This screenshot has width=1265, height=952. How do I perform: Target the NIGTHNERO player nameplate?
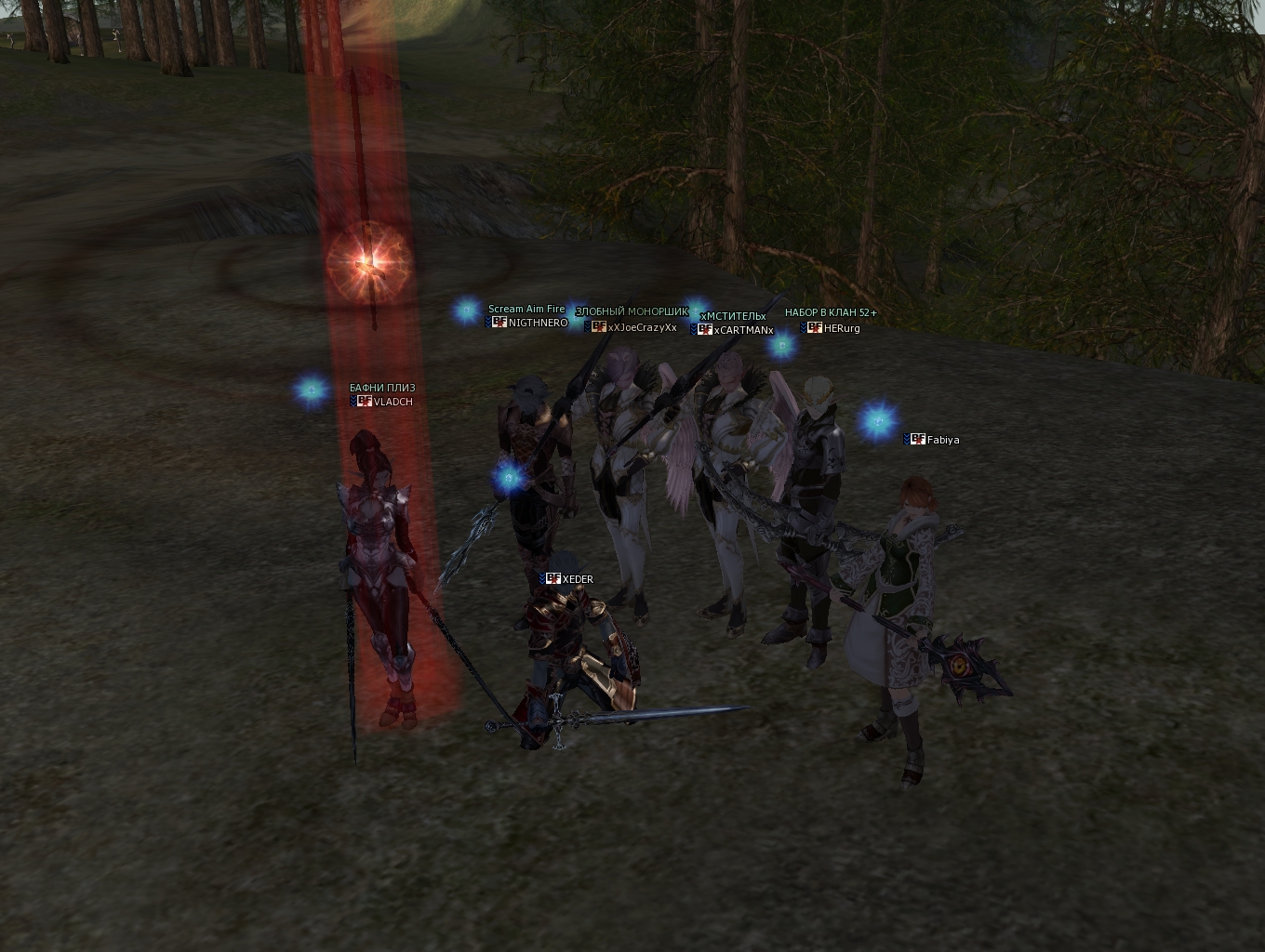(538, 323)
